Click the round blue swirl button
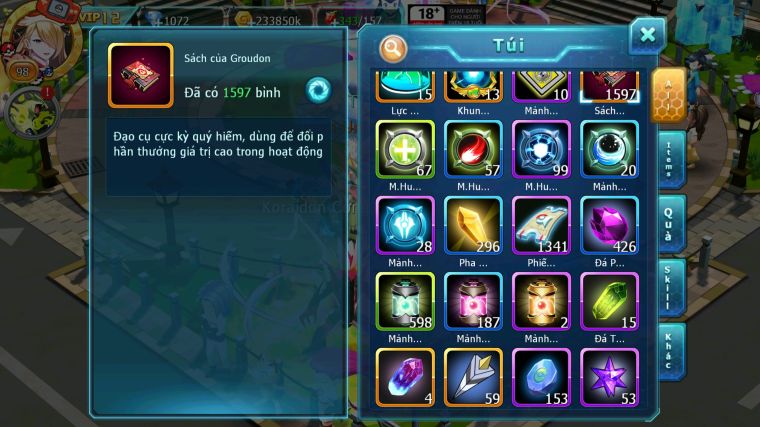This screenshot has width=760, height=427. coord(319,90)
